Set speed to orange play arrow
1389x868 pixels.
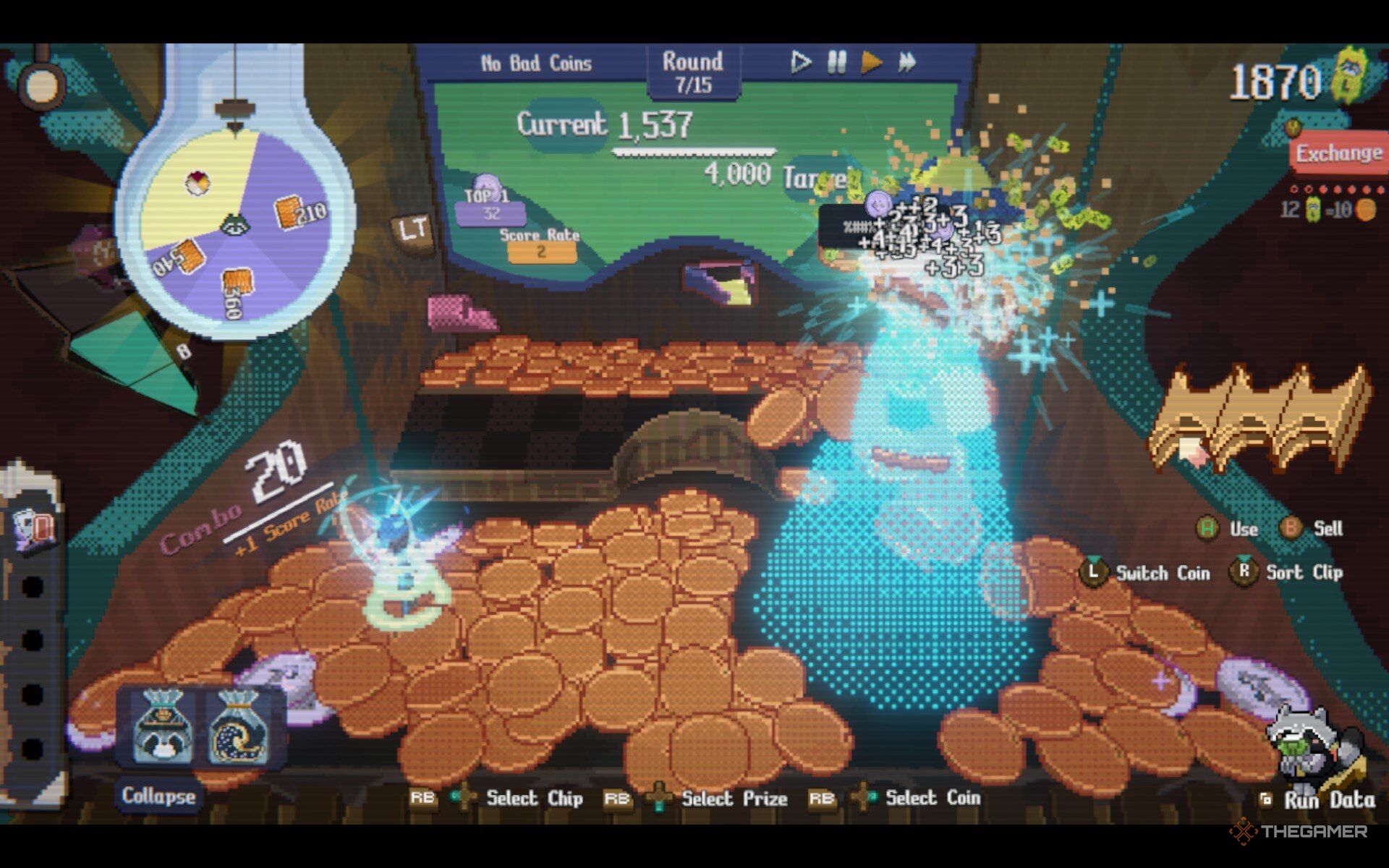pos(871,62)
